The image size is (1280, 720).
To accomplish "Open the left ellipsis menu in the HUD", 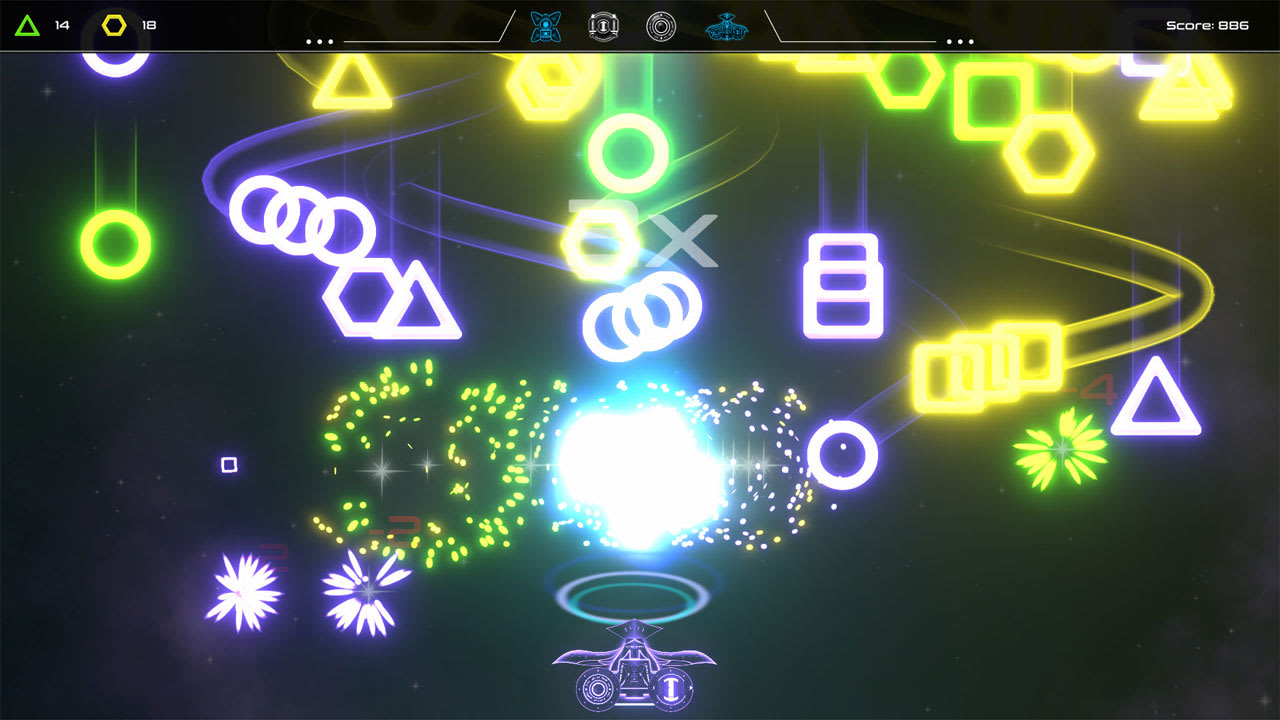I will coord(318,41).
